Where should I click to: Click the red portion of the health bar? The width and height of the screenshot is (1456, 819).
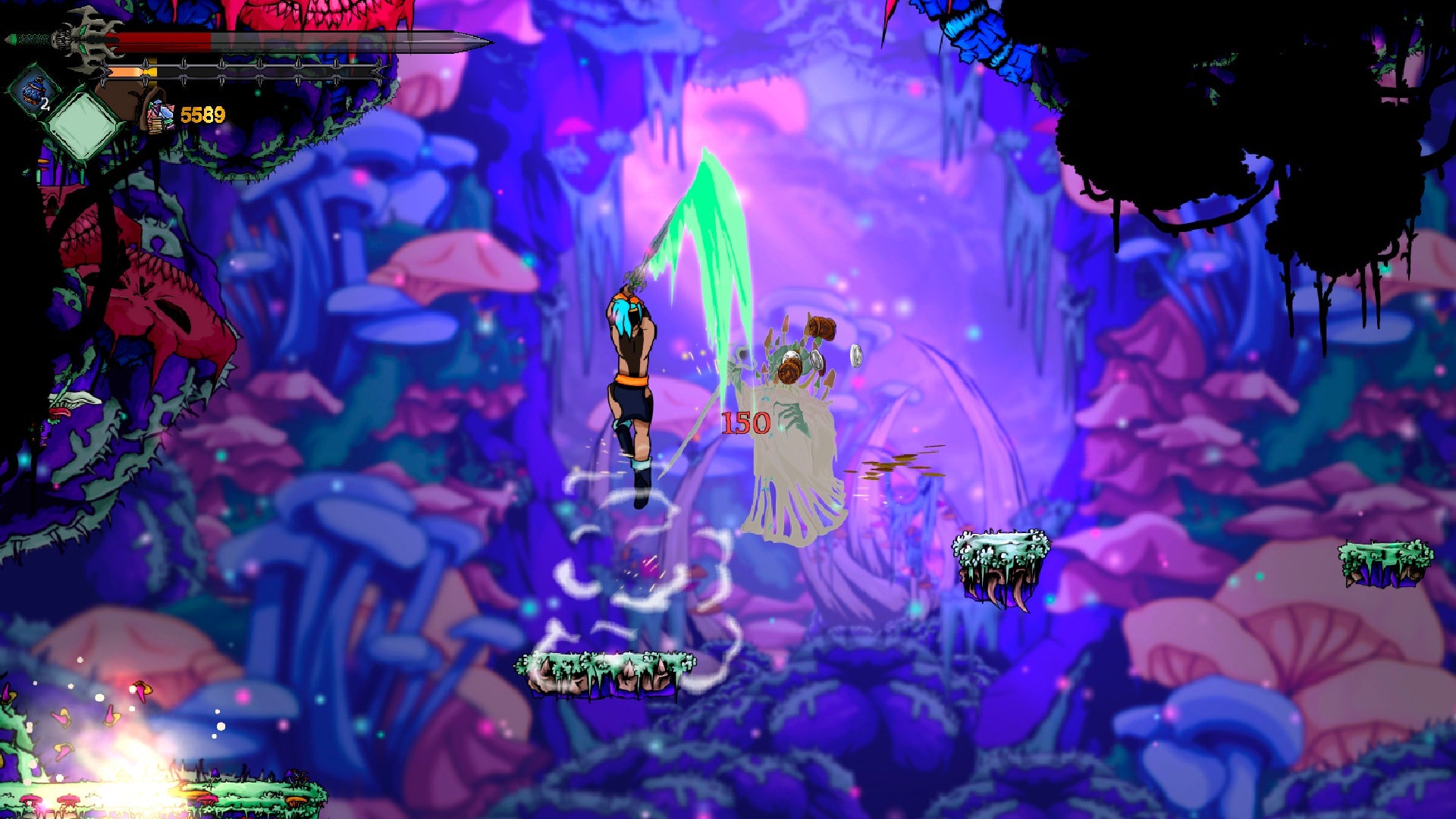click(x=159, y=40)
